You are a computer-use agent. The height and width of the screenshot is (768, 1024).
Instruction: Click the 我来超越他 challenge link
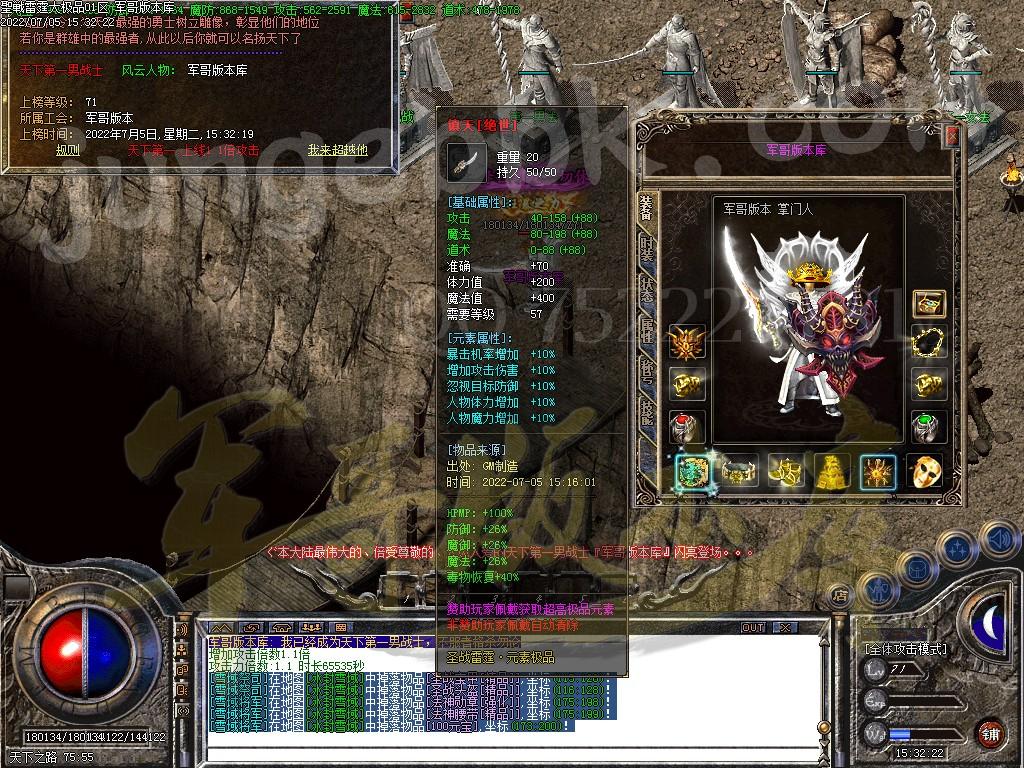[337, 150]
